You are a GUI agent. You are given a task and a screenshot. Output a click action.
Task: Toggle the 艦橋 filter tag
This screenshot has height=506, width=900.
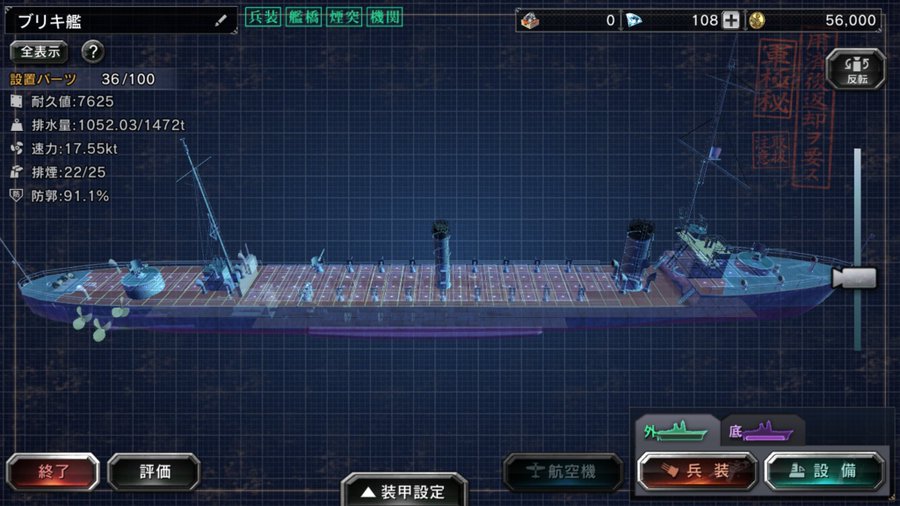302,18
